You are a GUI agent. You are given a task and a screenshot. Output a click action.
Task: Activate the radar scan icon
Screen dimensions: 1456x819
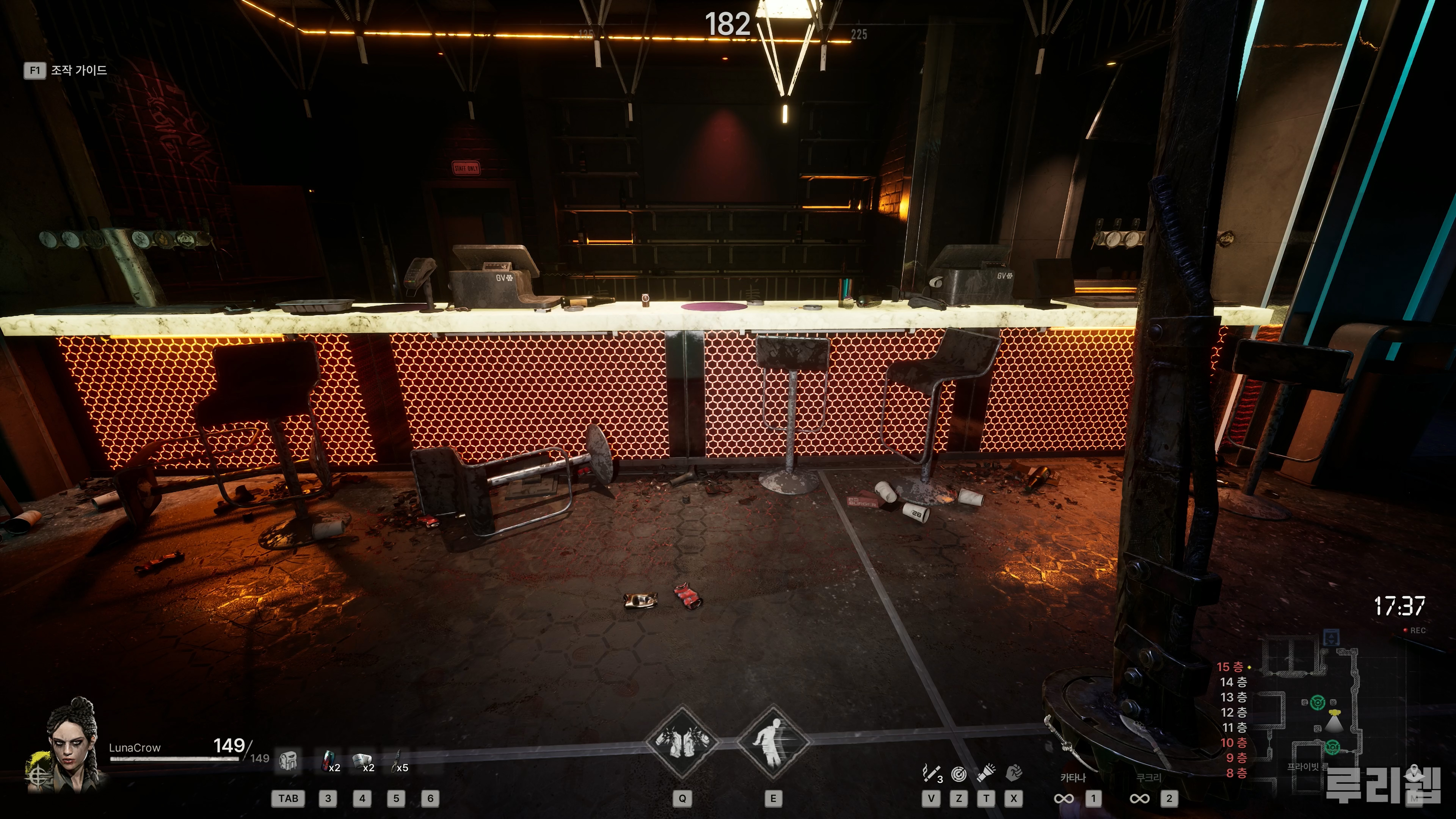(x=959, y=773)
